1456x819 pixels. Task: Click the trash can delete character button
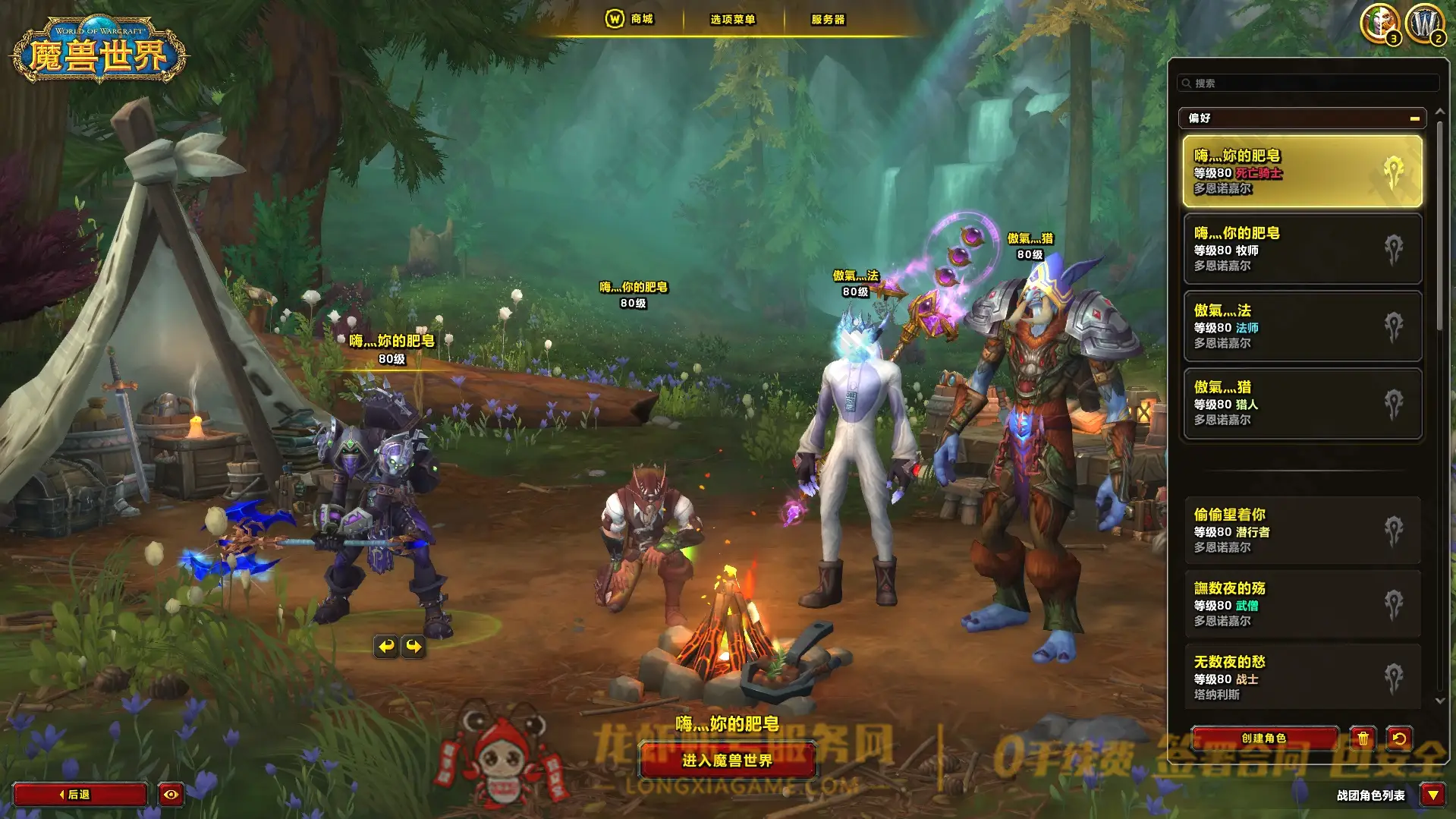(1363, 738)
